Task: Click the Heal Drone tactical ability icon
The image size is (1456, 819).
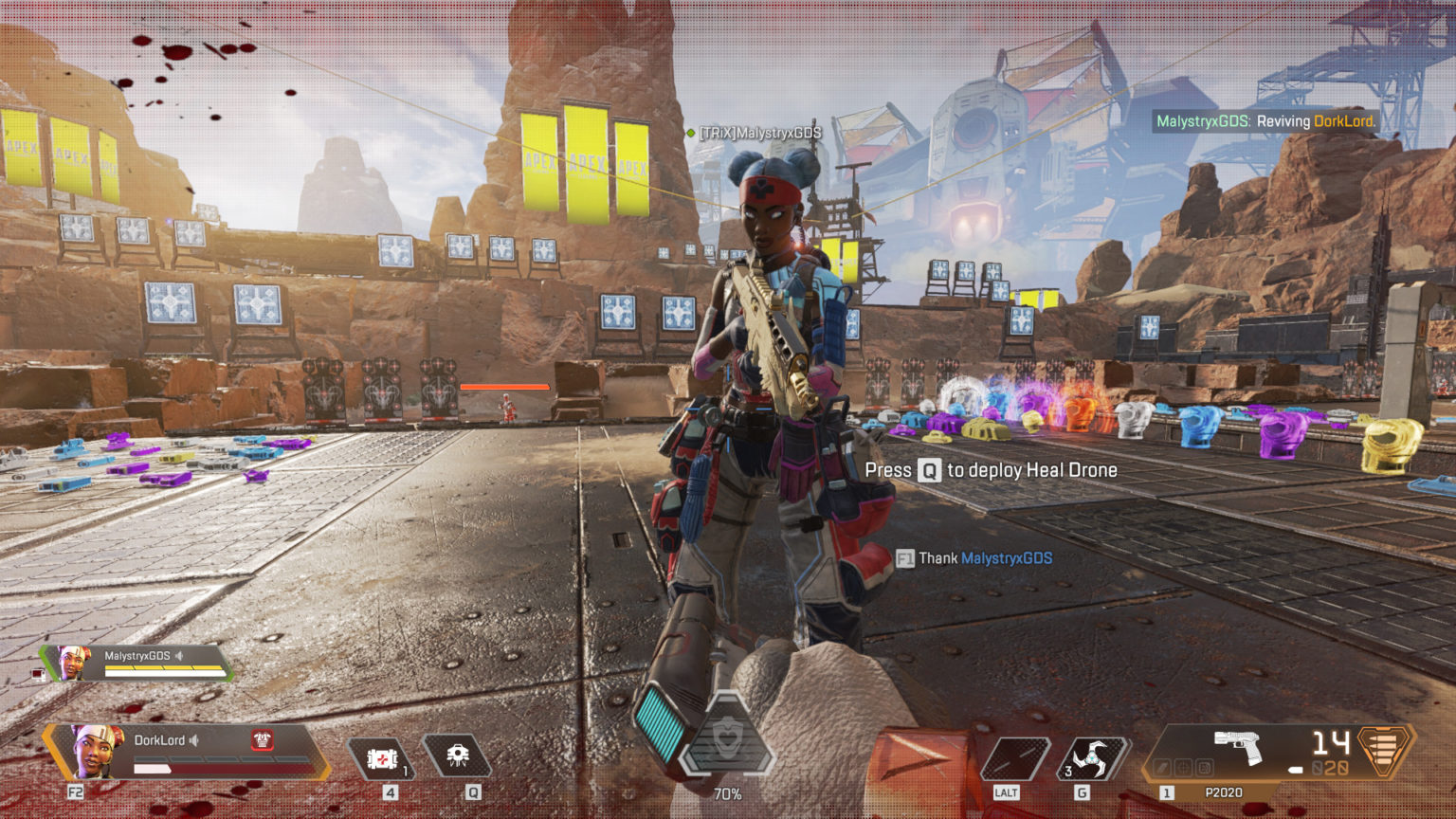Action: (460, 753)
